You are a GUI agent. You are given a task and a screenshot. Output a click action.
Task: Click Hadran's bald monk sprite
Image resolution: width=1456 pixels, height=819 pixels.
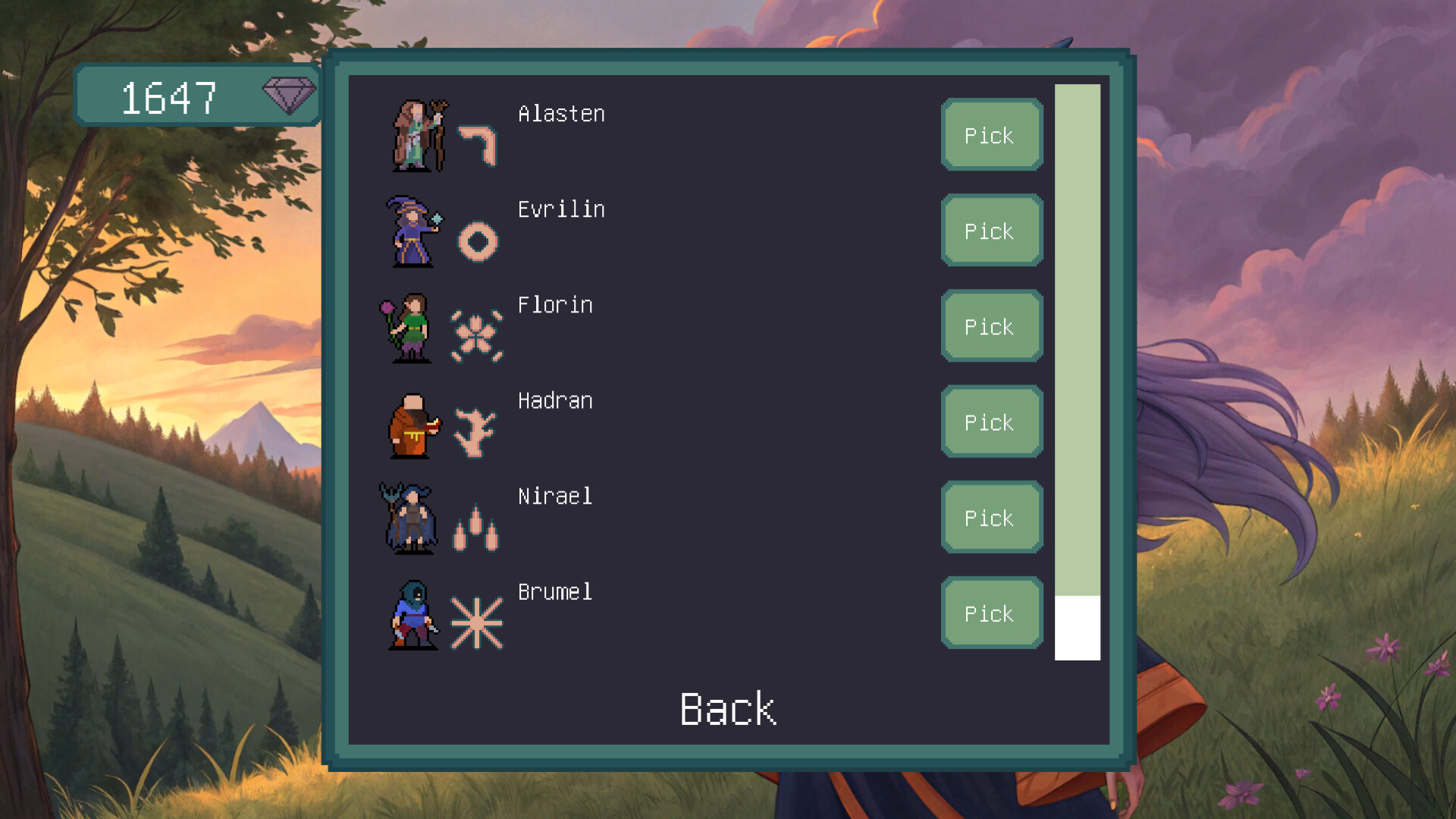[x=409, y=426]
